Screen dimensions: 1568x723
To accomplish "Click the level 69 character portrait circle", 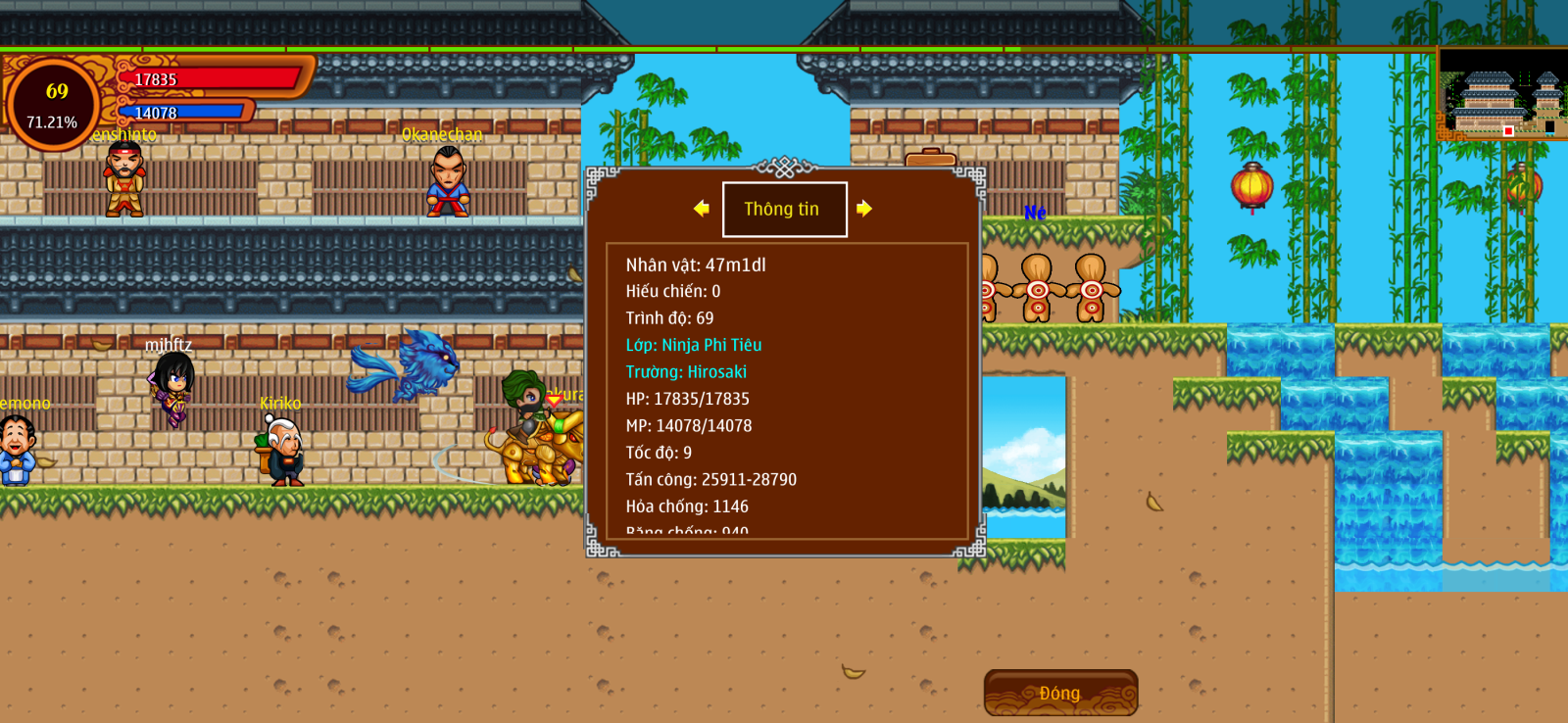I will [x=53, y=104].
